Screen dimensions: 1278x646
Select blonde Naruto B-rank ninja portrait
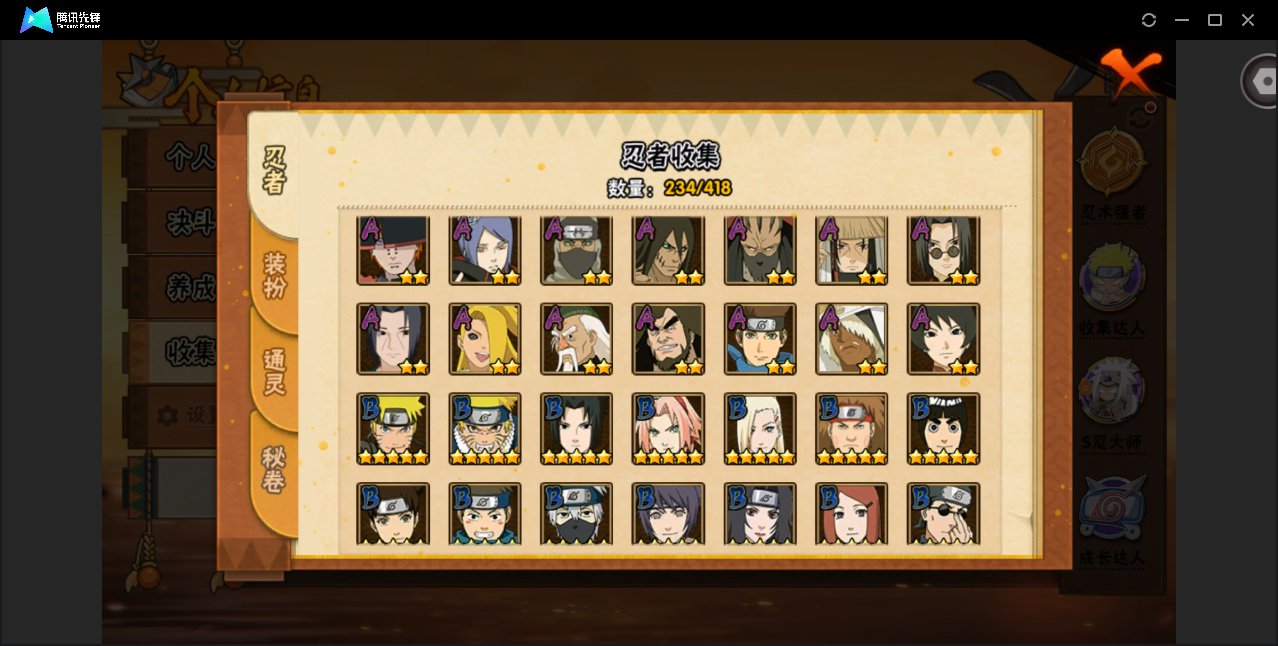tap(393, 428)
